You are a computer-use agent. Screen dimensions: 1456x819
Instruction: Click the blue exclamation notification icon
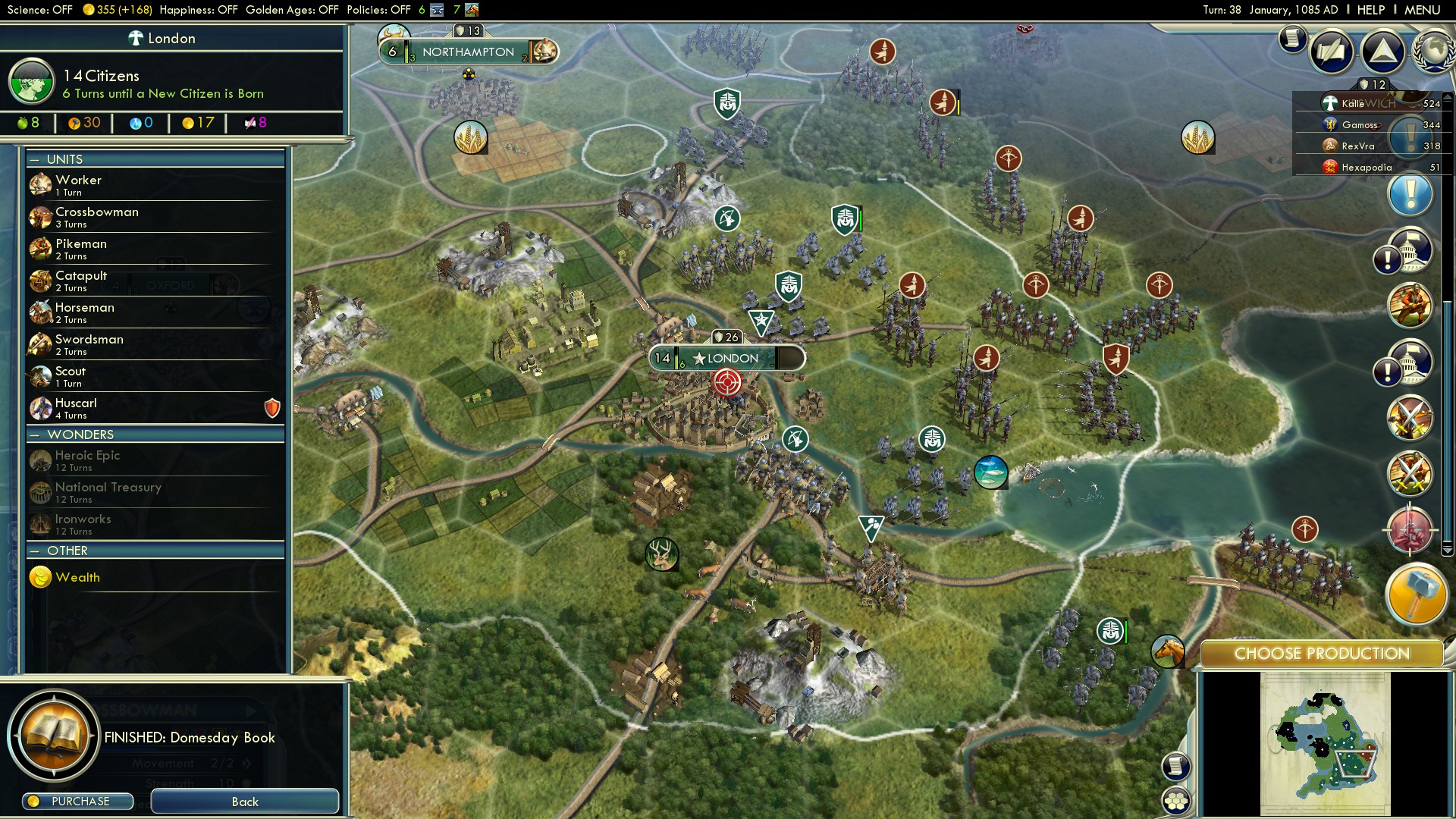pyautogui.click(x=1410, y=194)
